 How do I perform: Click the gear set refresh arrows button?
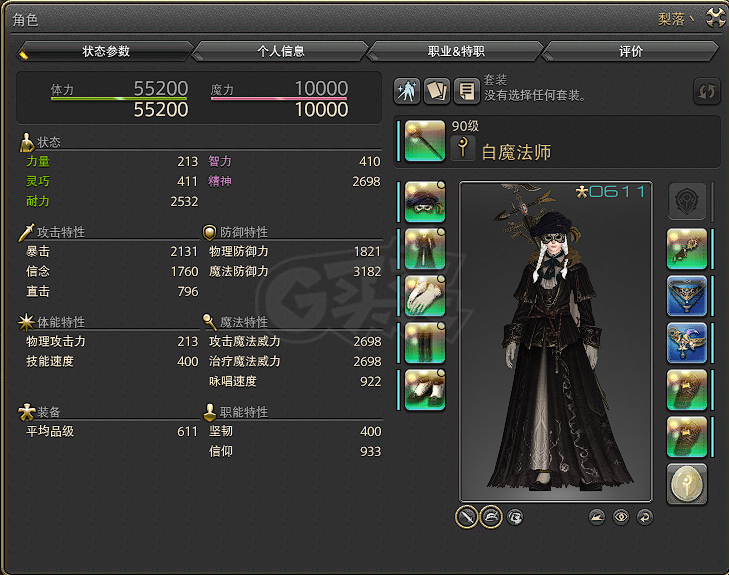(706, 91)
